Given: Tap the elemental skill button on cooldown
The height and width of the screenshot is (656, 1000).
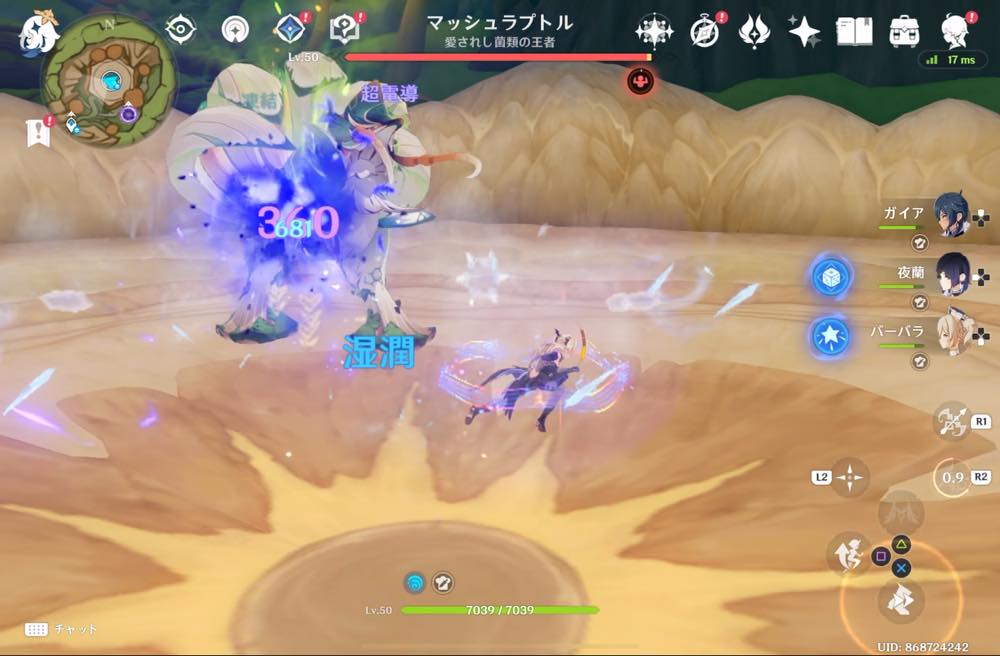Looking at the screenshot, I should (952, 478).
